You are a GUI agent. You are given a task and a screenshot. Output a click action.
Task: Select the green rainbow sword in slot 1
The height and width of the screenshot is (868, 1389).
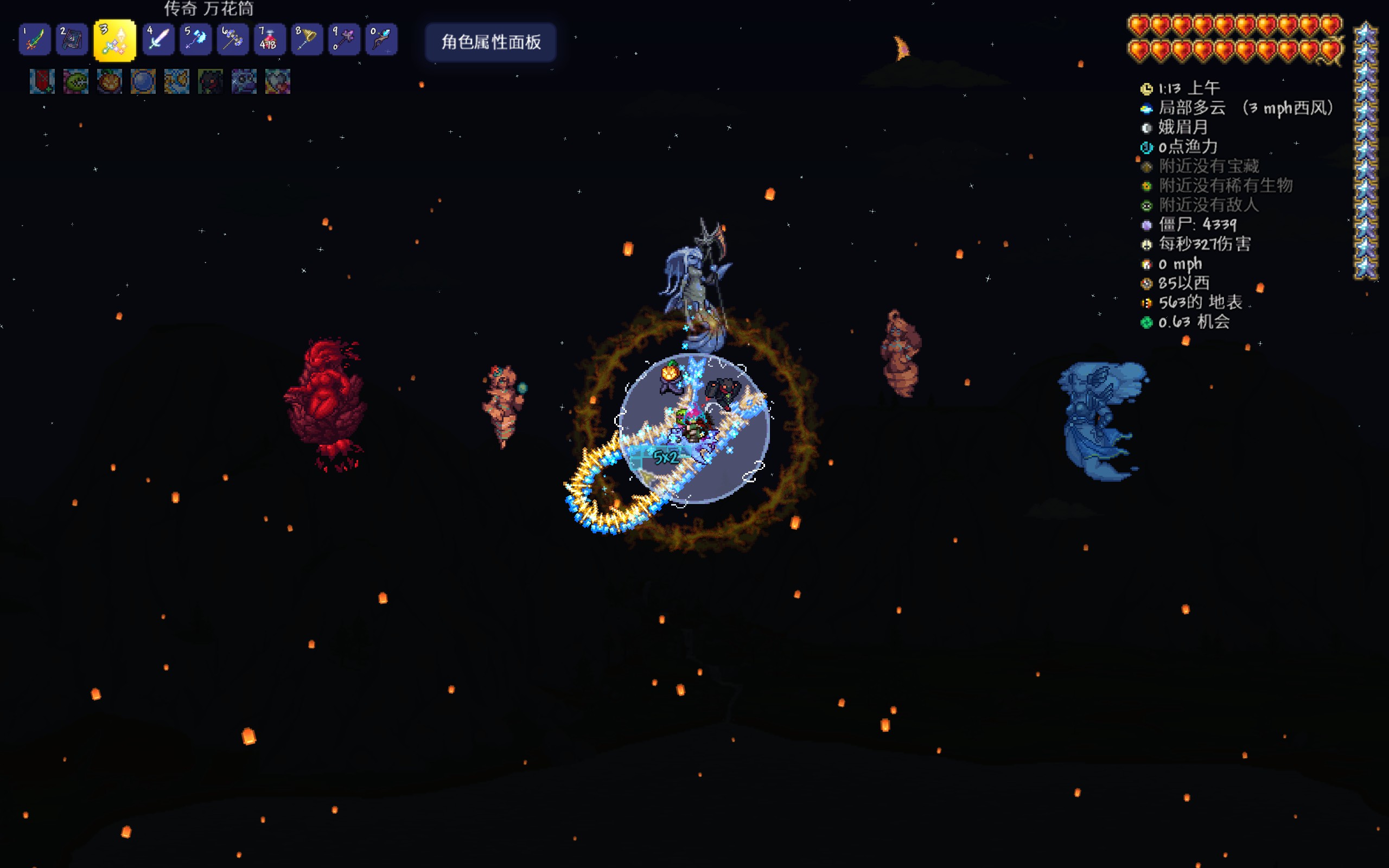point(34,40)
